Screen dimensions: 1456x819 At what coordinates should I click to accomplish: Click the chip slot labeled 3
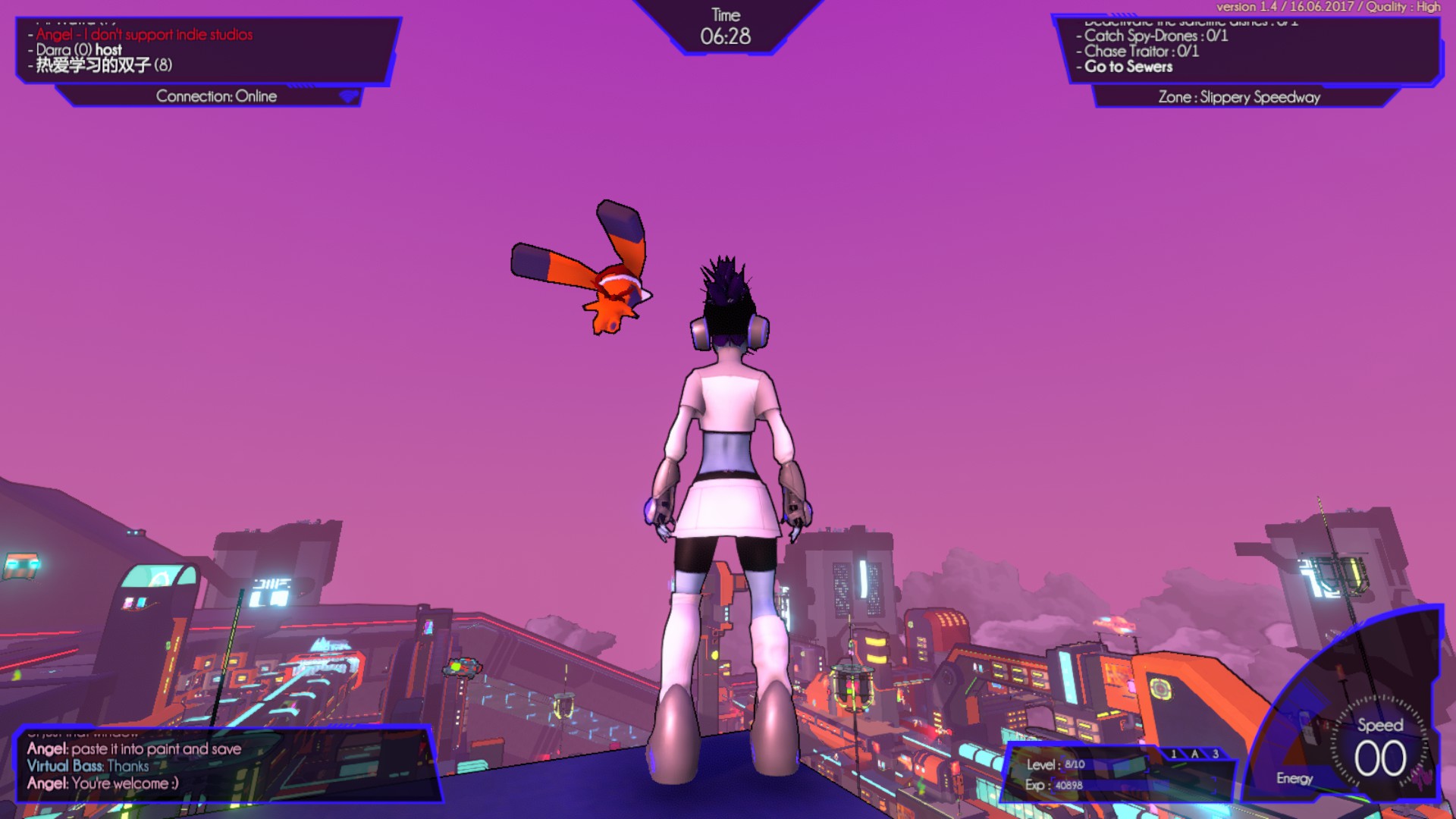click(1215, 754)
